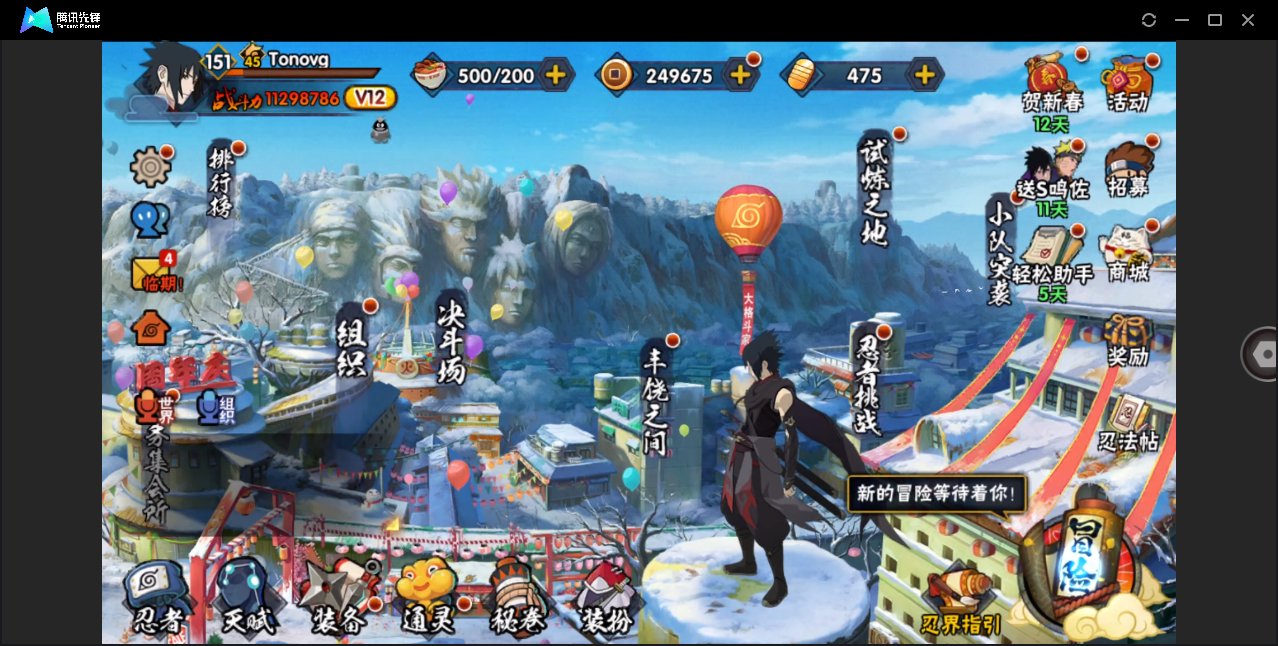The image size is (1278, 646).
Task: Close the emulator window
Action: point(1248,20)
